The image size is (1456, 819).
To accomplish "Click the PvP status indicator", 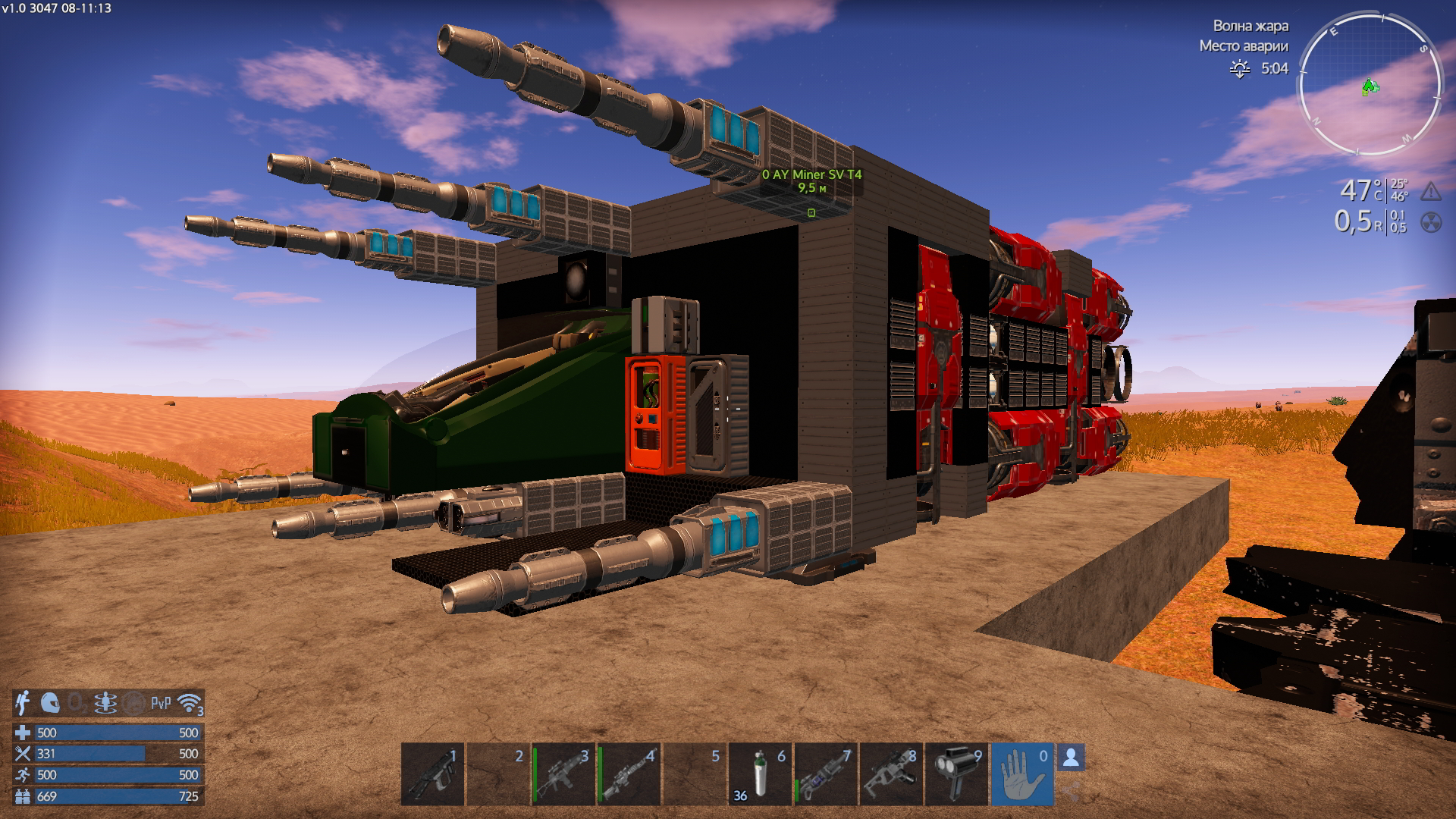I will (x=161, y=703).
